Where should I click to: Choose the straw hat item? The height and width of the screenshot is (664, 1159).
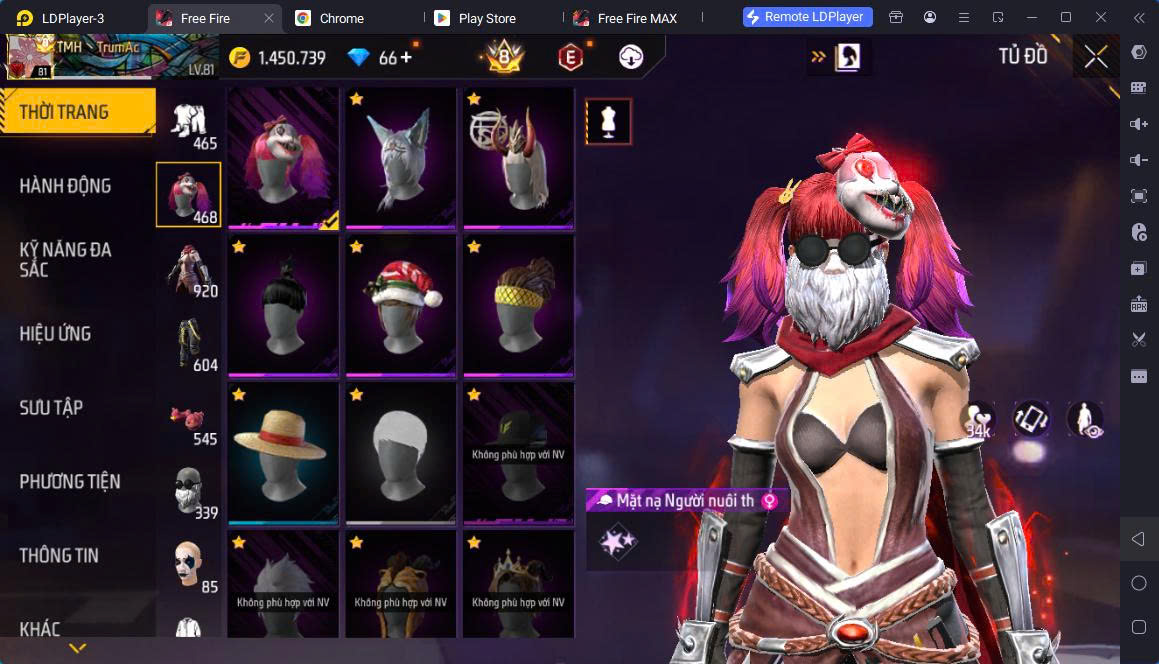283,443
